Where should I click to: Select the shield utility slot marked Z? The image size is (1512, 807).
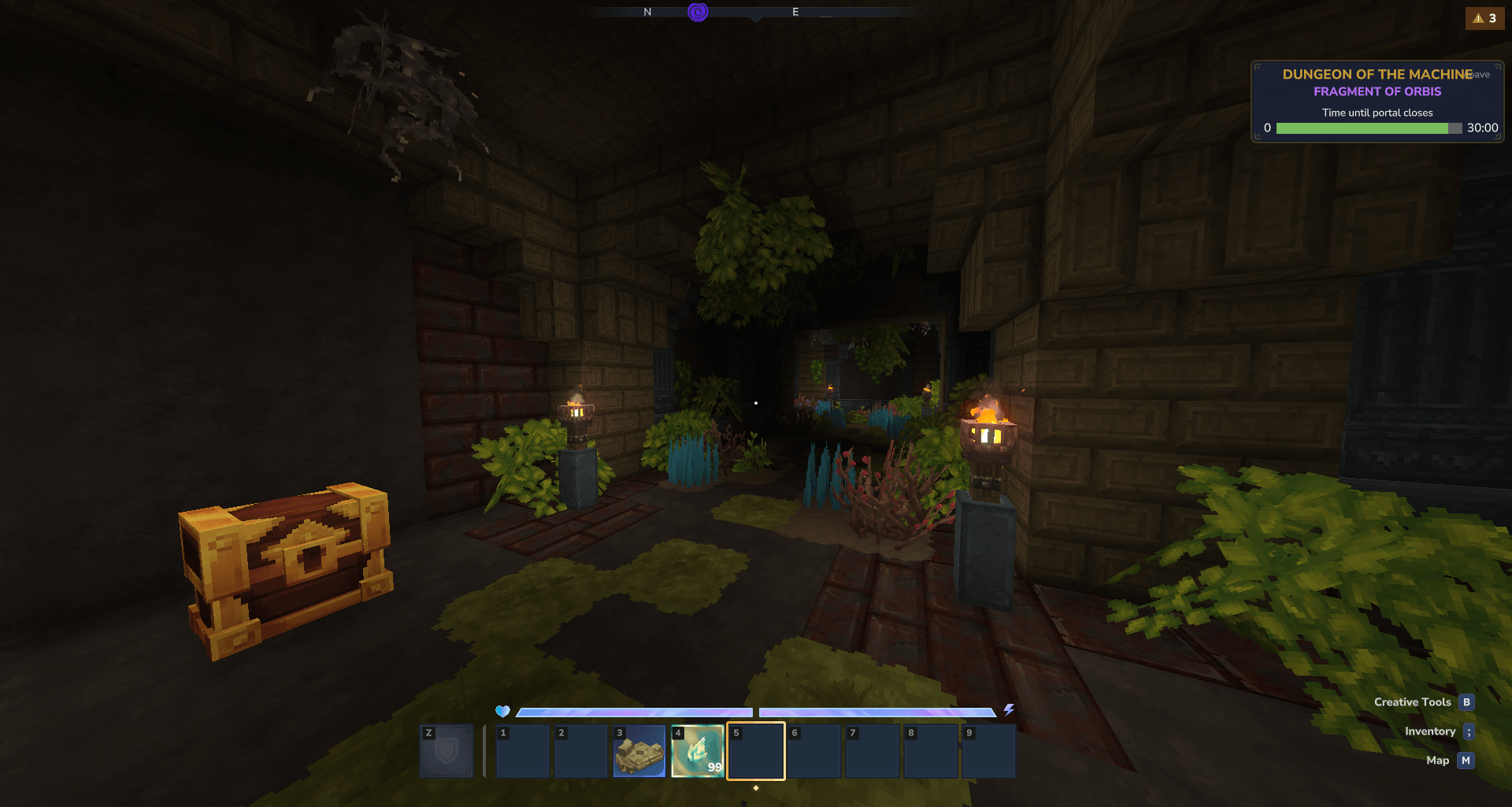[447, 751]
